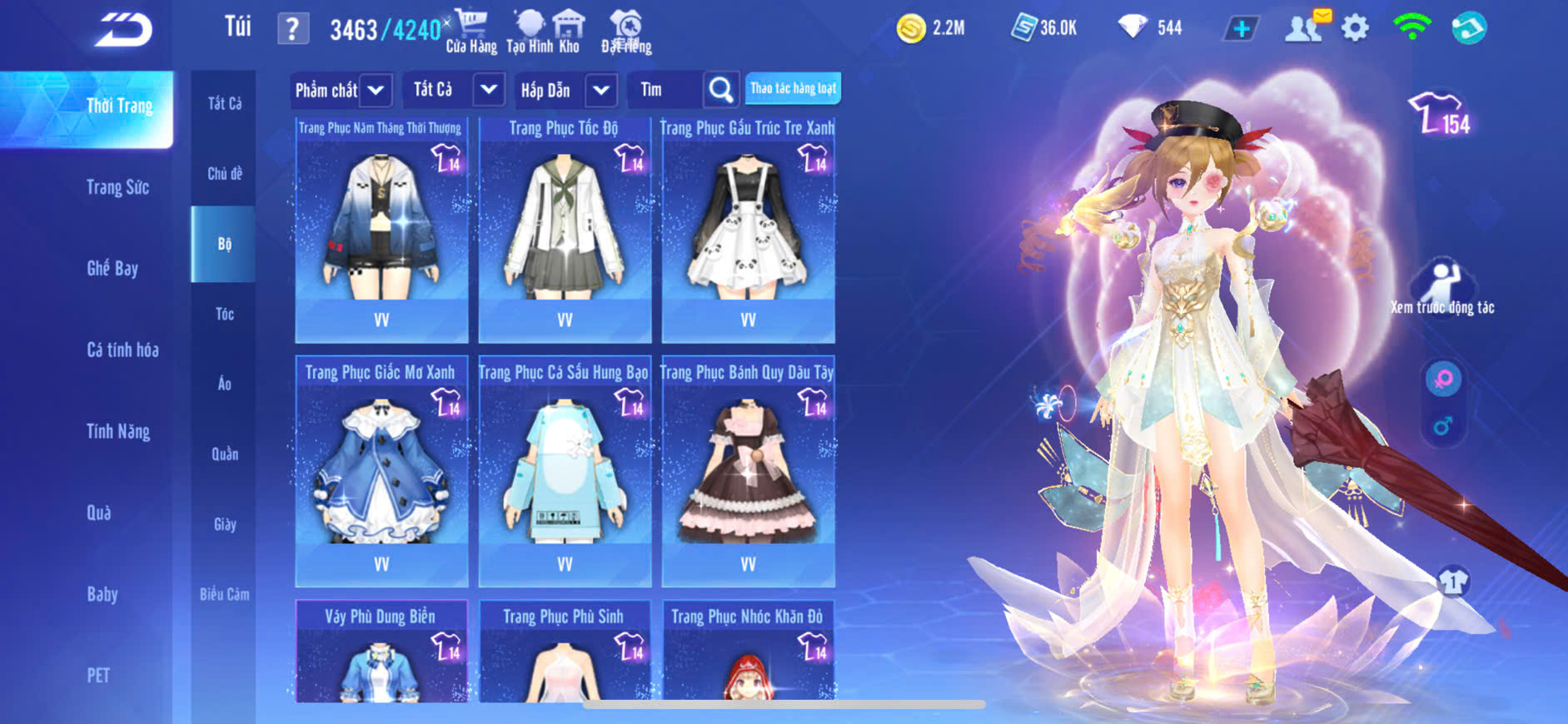This screenshot has width=1568, height=724.
Task: Open the question mark help button
Action: click(292, 29)
